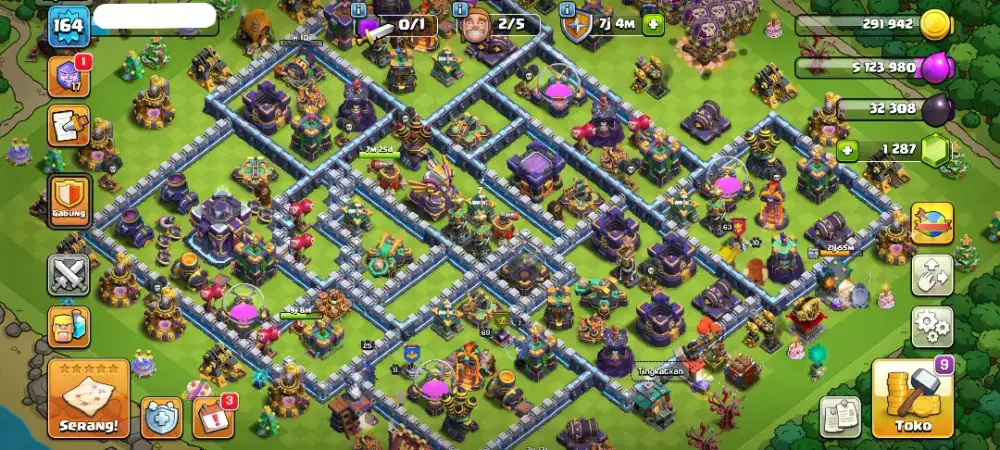This screenshot has height=450, width=1000.
Task: Add gems with the green plus button
Action: [x=848, y=151]
